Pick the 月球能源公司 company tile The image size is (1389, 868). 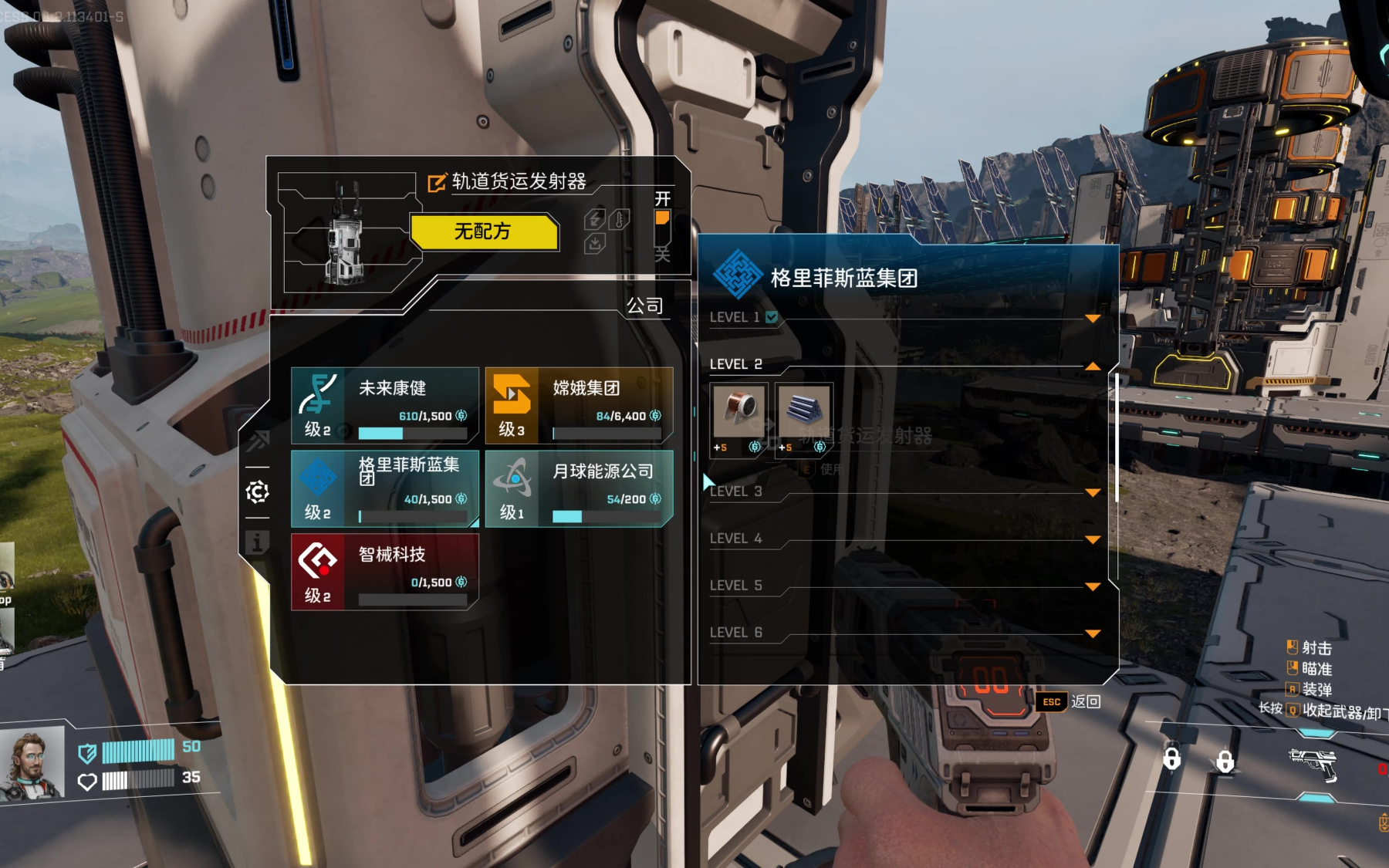coord(579,488)
